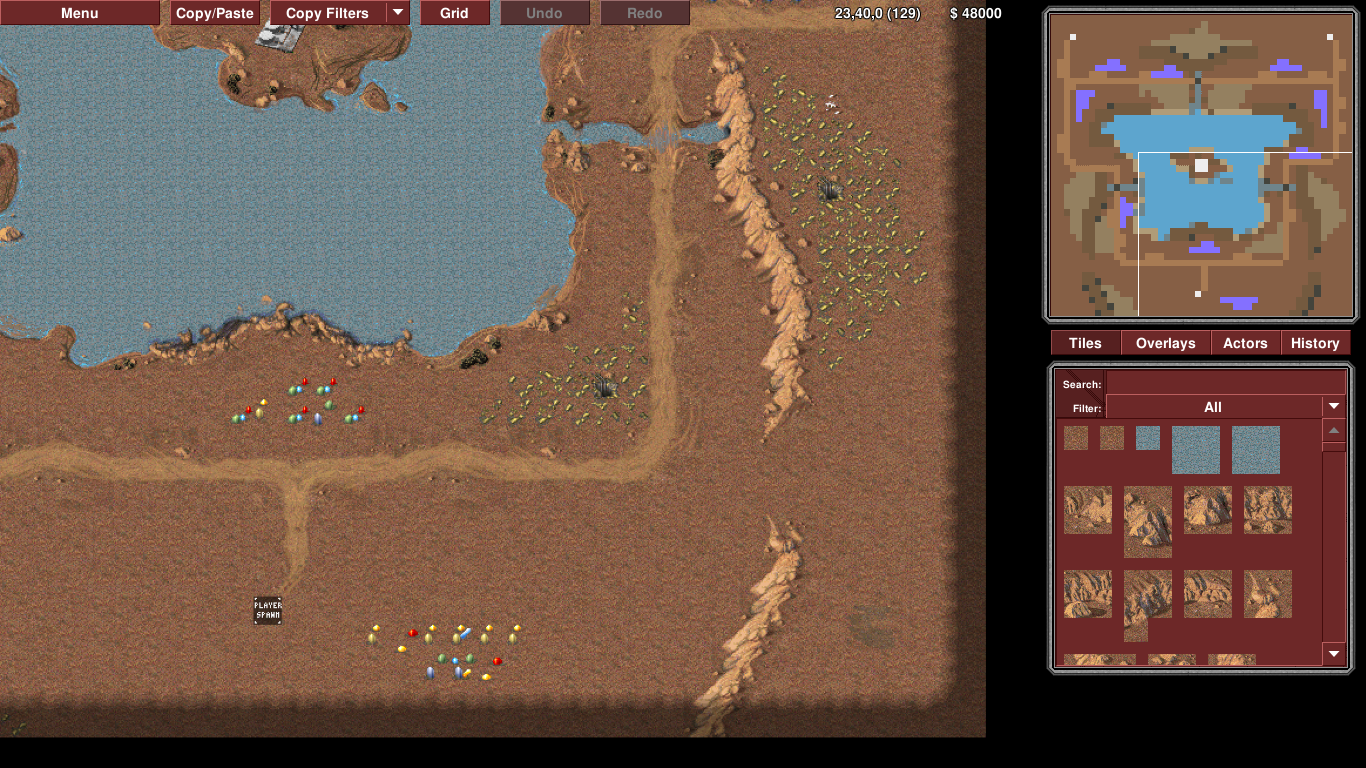The width and height of the screenshot is (1366, 768).
Task: Click the Undo button
Action: pos(544,13)
